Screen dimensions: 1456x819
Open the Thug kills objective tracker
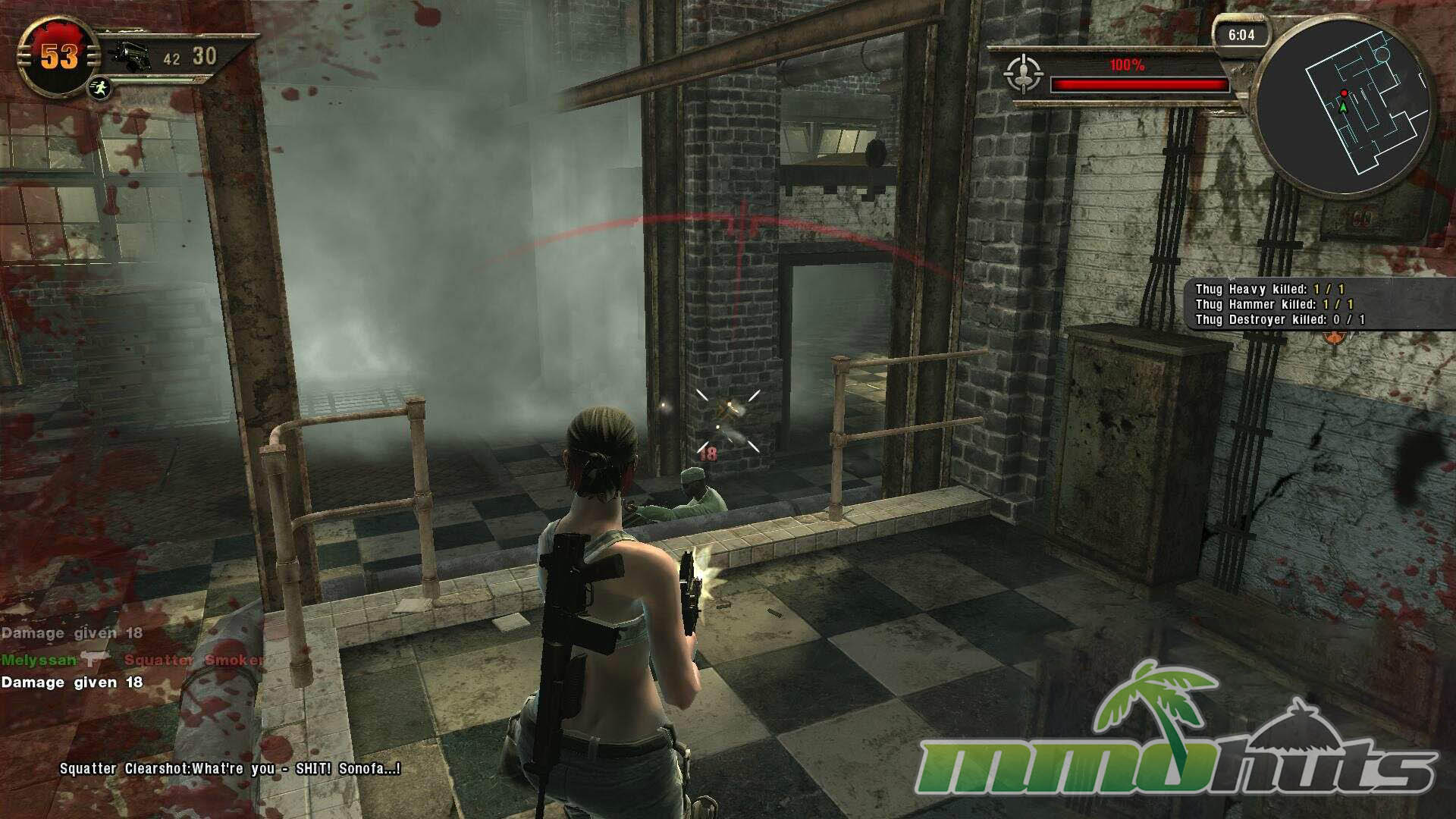1279,304
